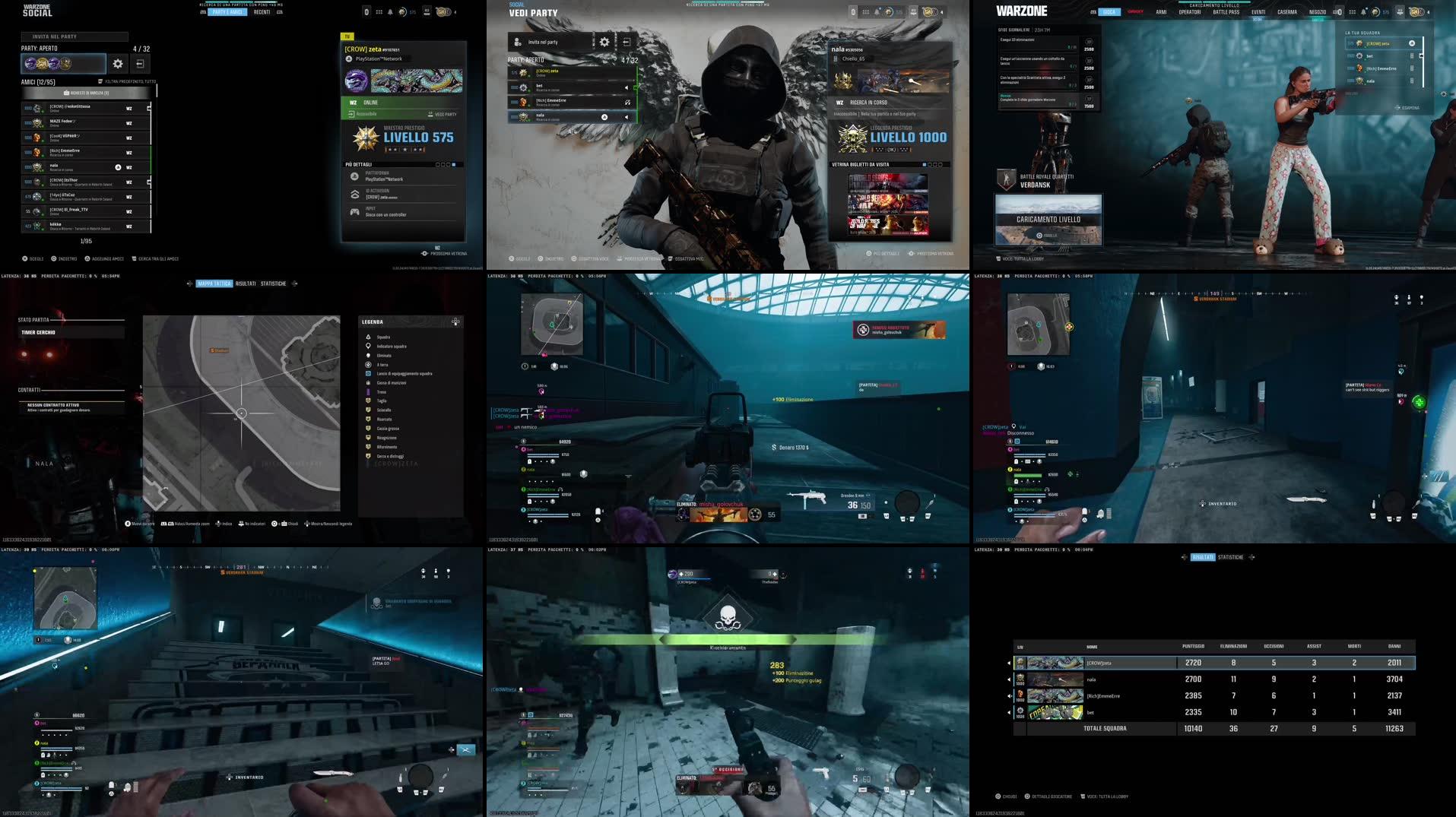Viewport: 1456px width, 817px height.
Task: Open the Statistiche tab on the results screen
Action: coord(1232,556)
